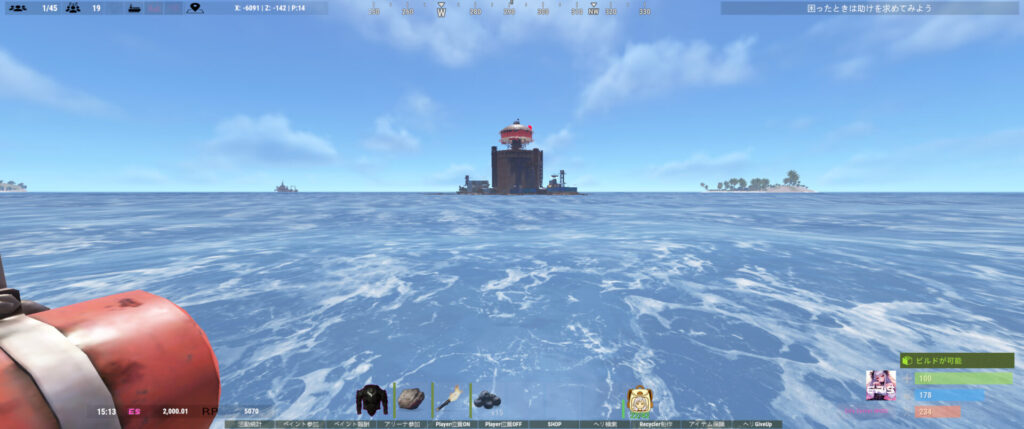Screen dimensions: 1024x429
Task: Select the black jacket hotbar slot
Action: point(374,399)
